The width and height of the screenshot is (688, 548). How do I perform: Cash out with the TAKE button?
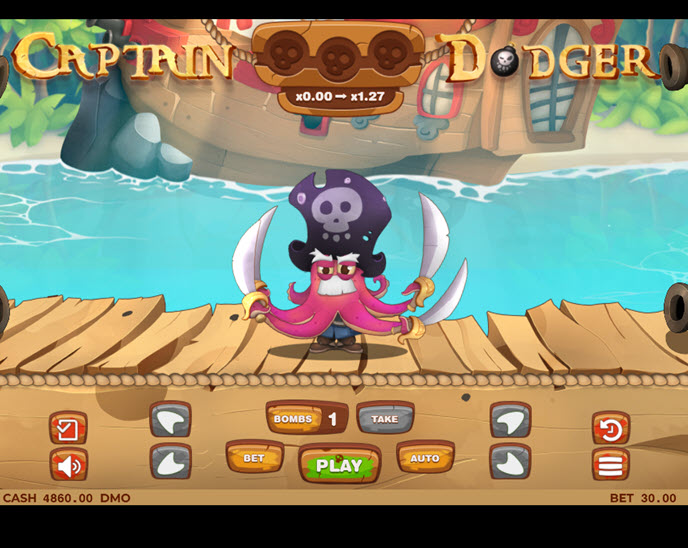[x=385, y=419]
